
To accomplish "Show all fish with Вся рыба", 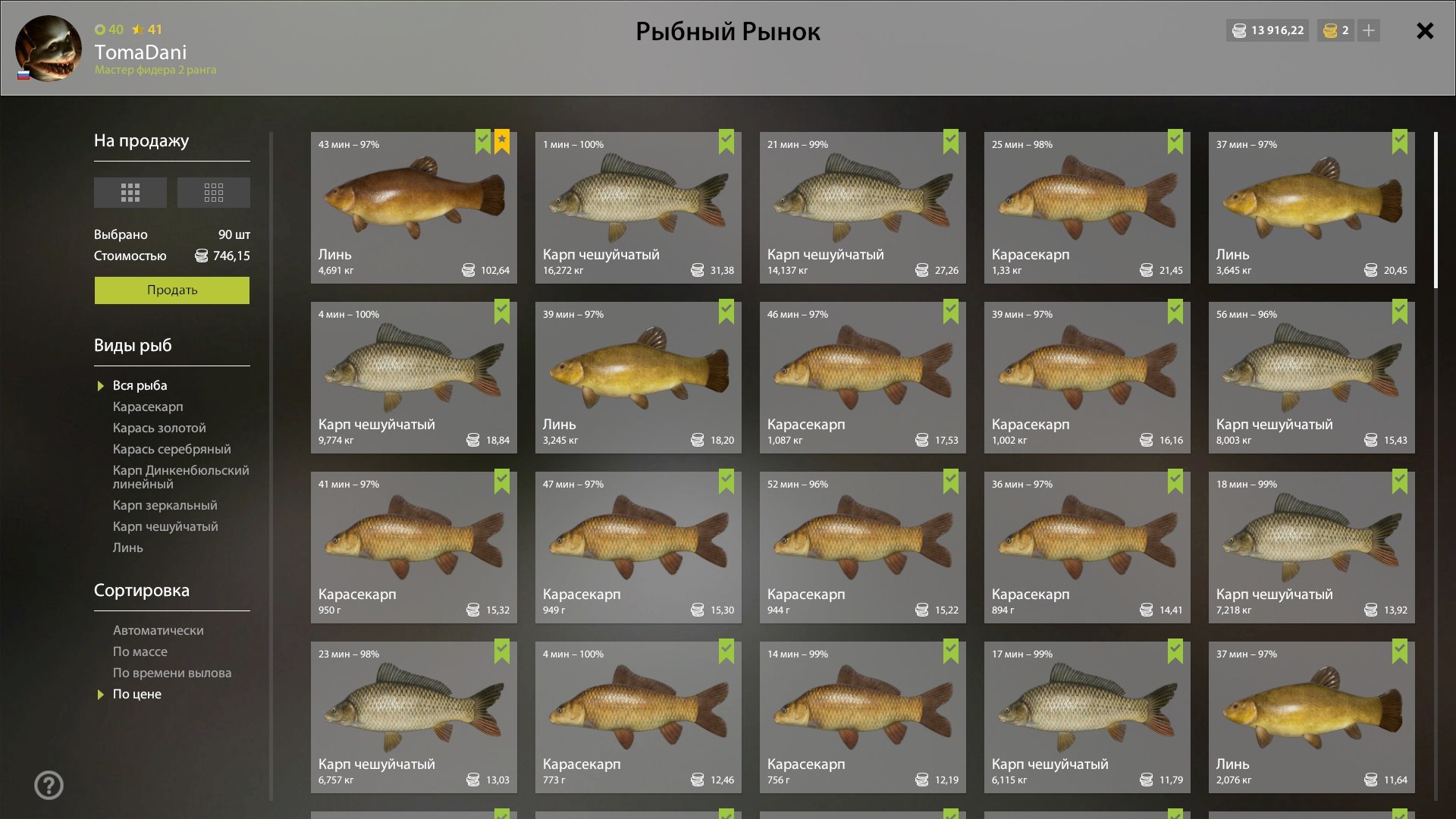I will [x=140, y=385].
